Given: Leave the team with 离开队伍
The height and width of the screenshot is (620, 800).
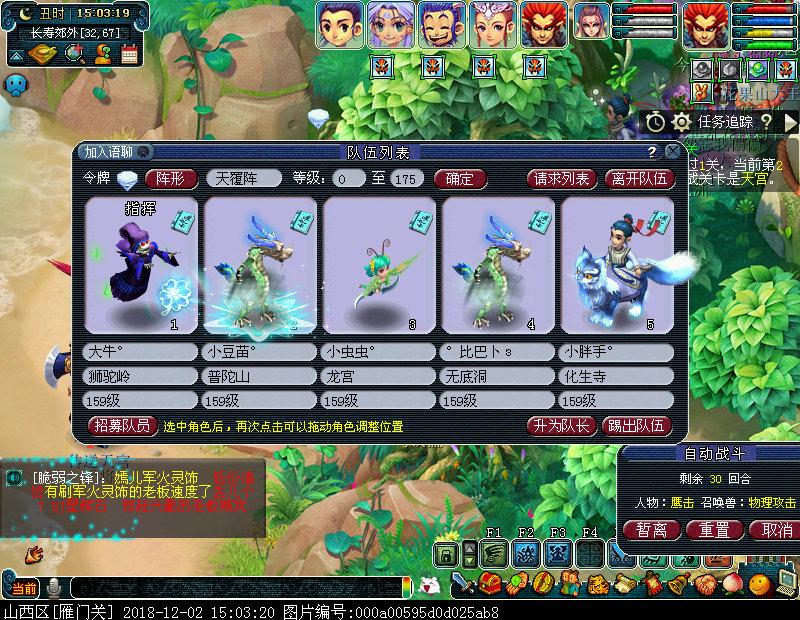Looking at the screenshot, I should tap(640, 179).
